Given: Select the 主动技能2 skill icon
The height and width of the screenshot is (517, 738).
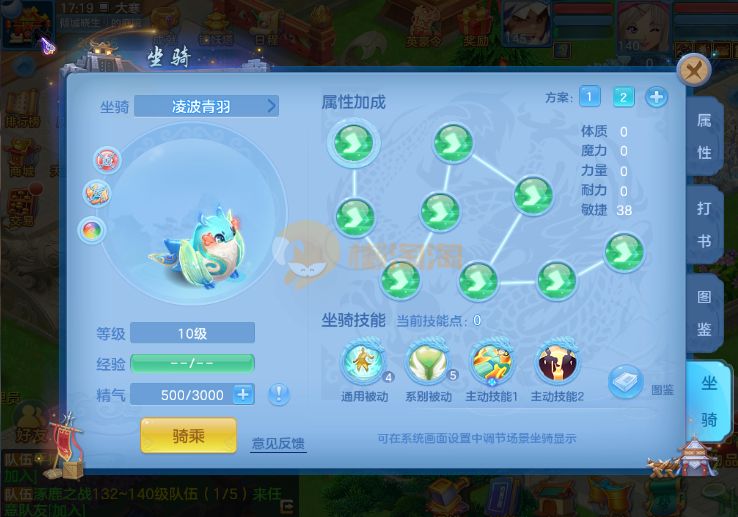Looking at the screenshot, I should pos(557,362).
